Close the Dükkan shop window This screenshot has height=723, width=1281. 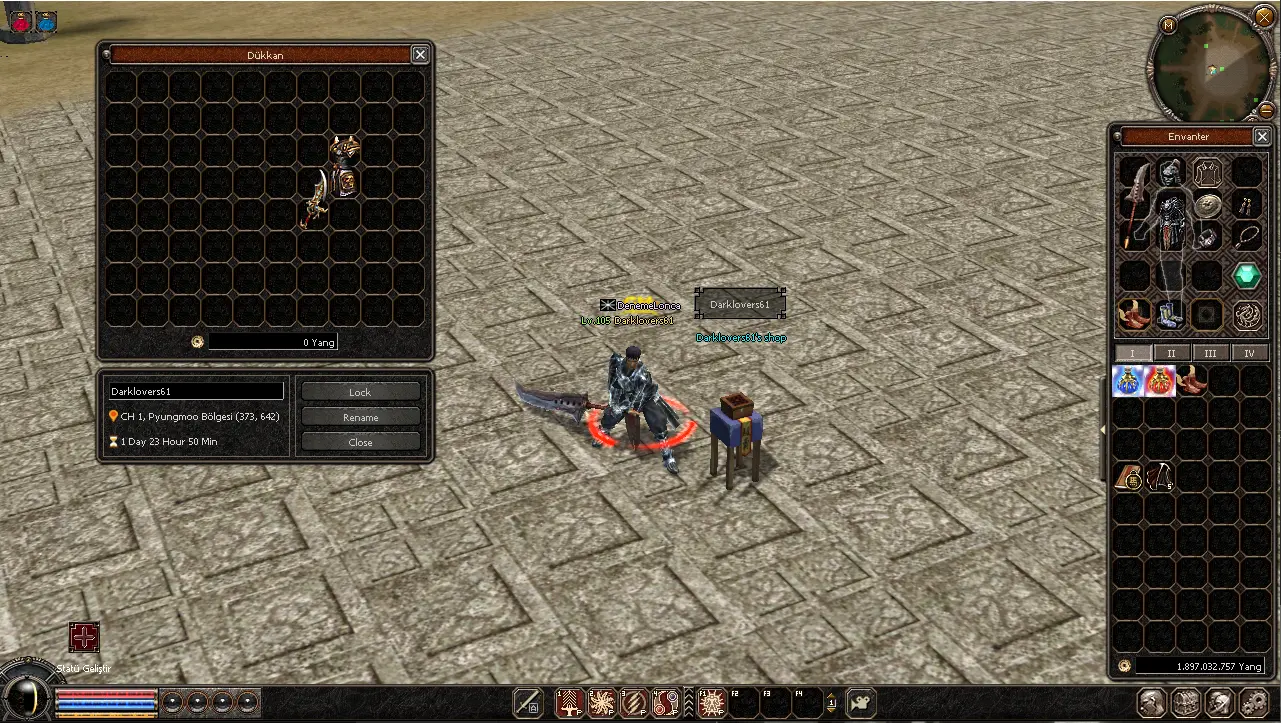(420, 55)
